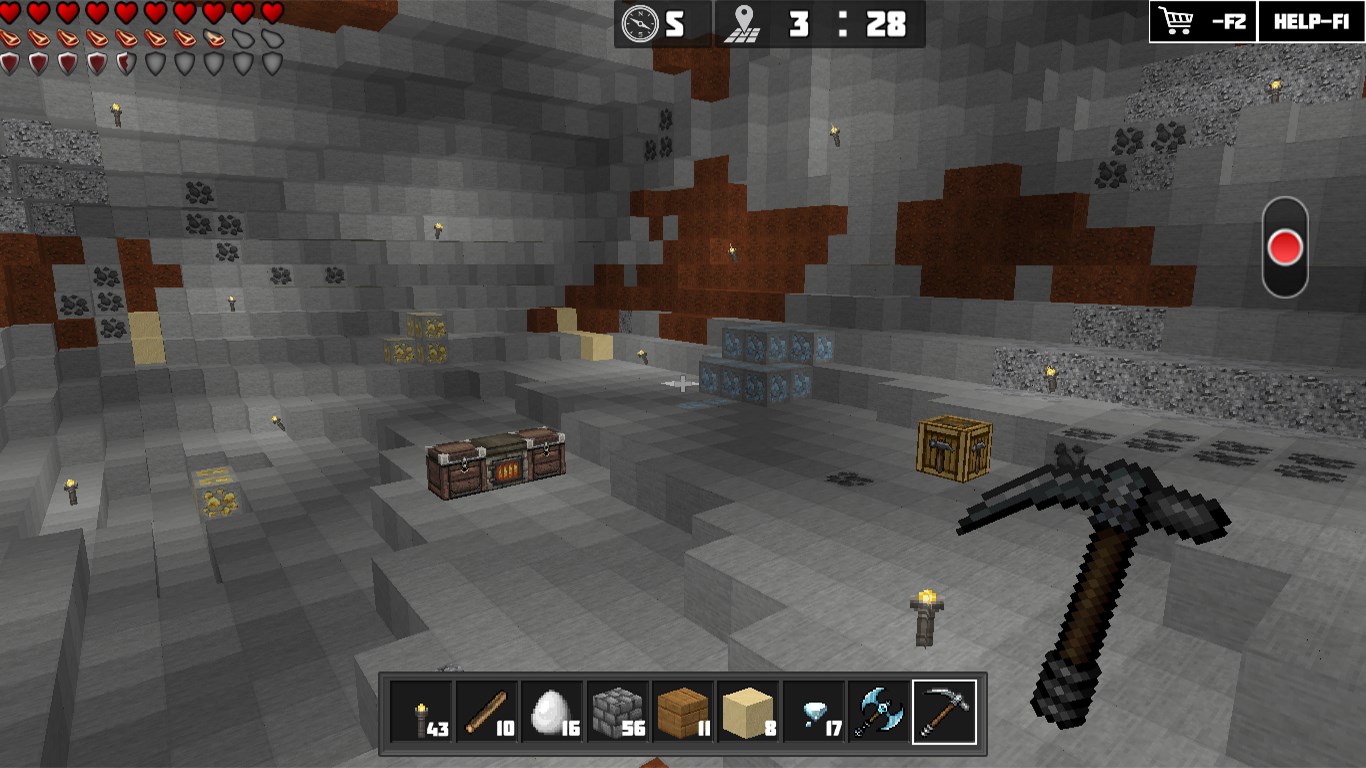This screenshot has width=1366, height=768.
Task: Select the stick item in the hotbar
Action: click(x=486, y=713)
